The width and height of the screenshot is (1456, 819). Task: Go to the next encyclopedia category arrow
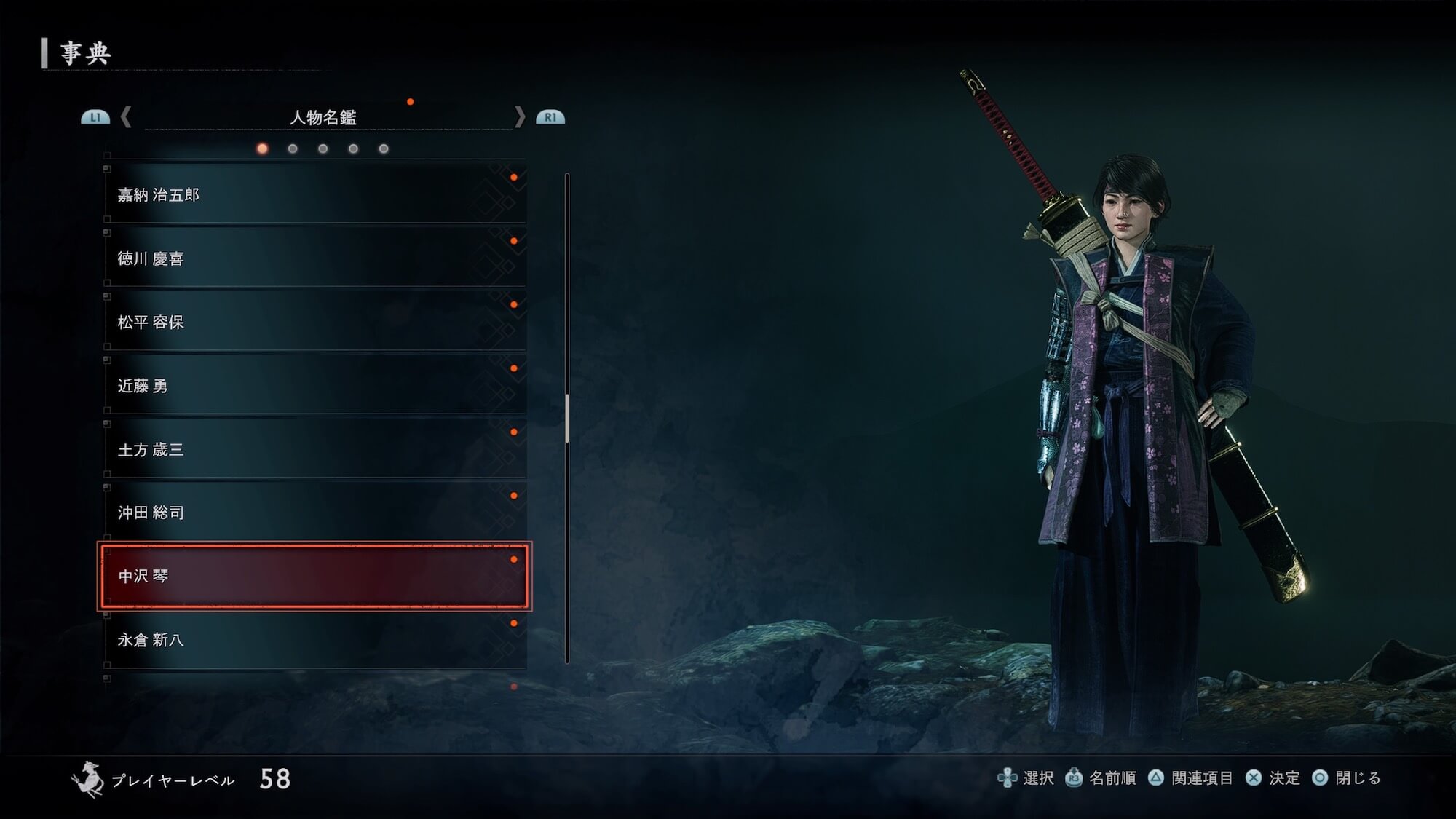[519, 116]
